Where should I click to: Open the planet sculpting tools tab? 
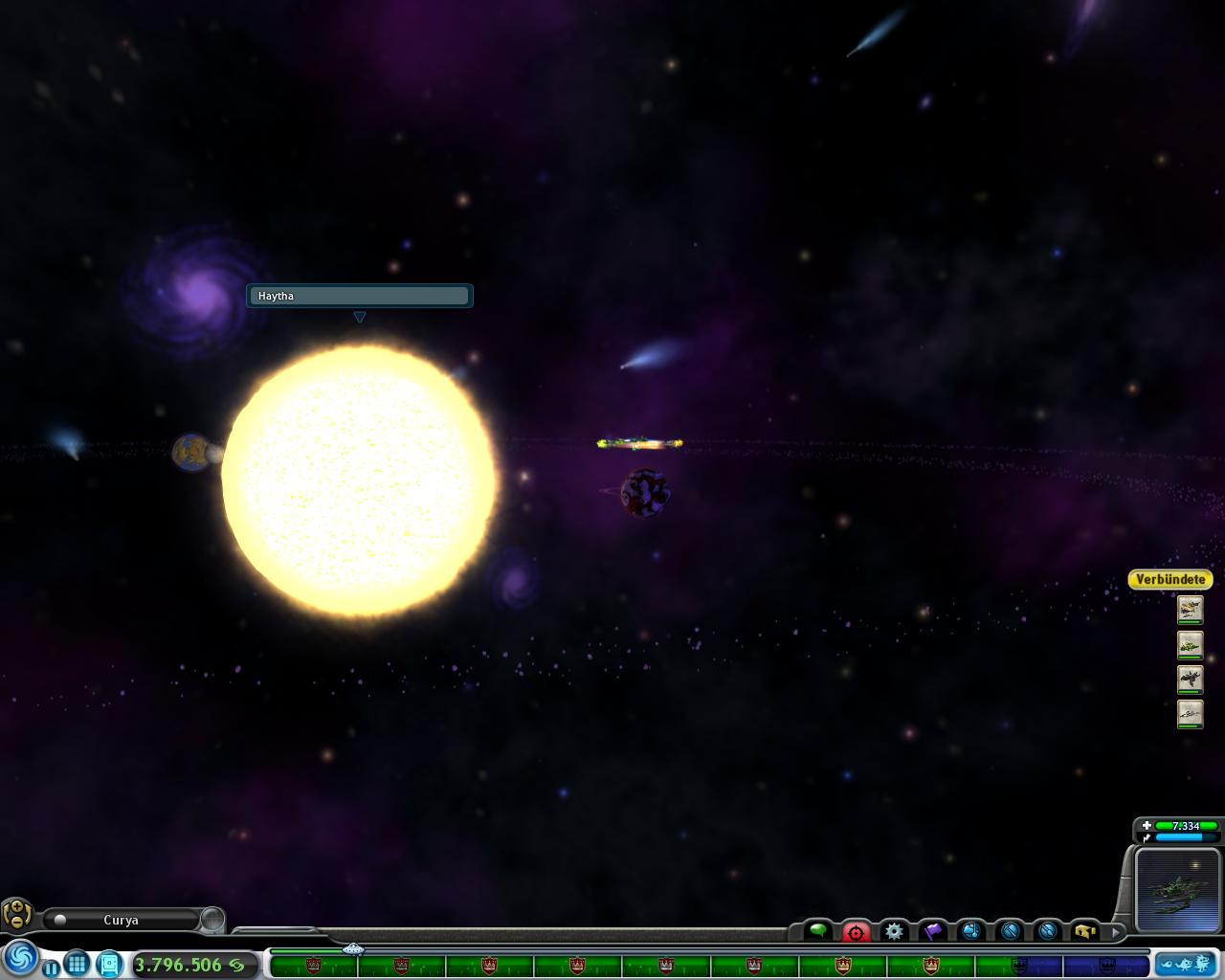(x=971, y=930)
